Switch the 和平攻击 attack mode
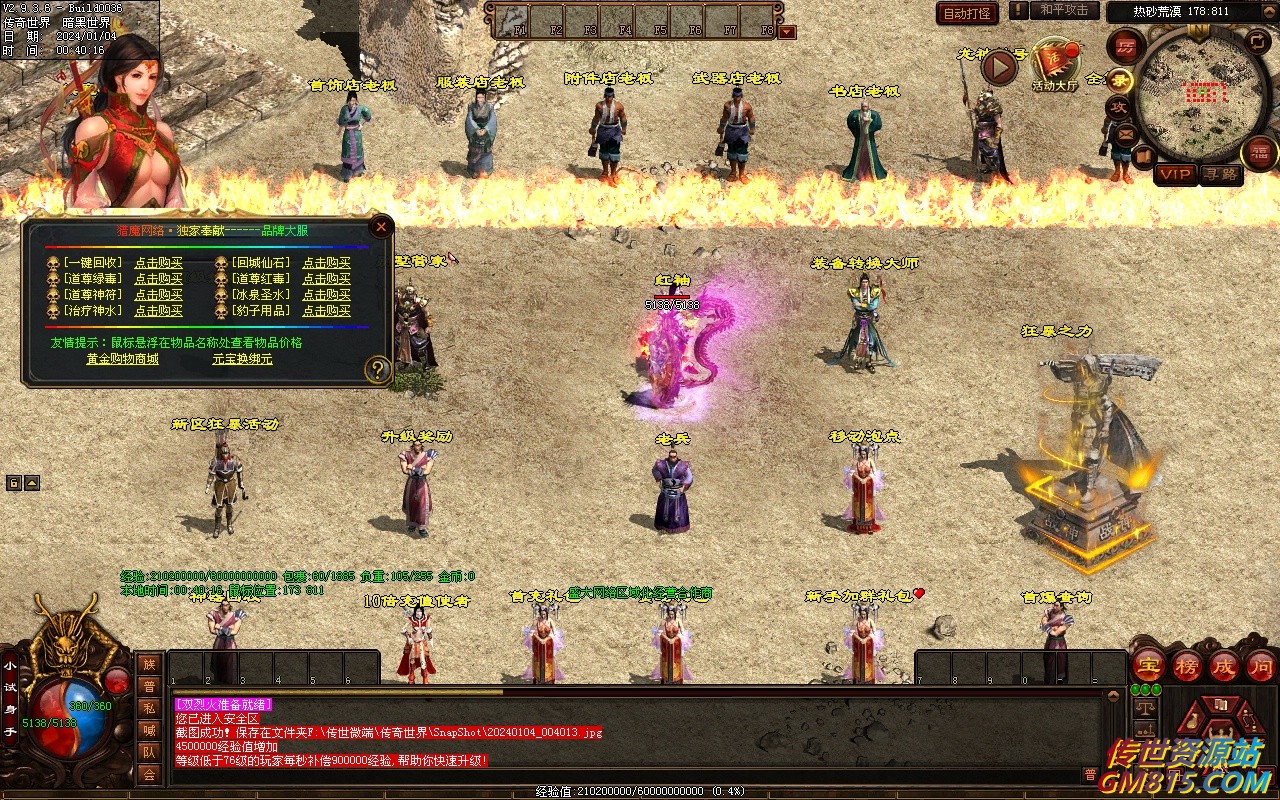The image size is (1280, 800). 1063,11
